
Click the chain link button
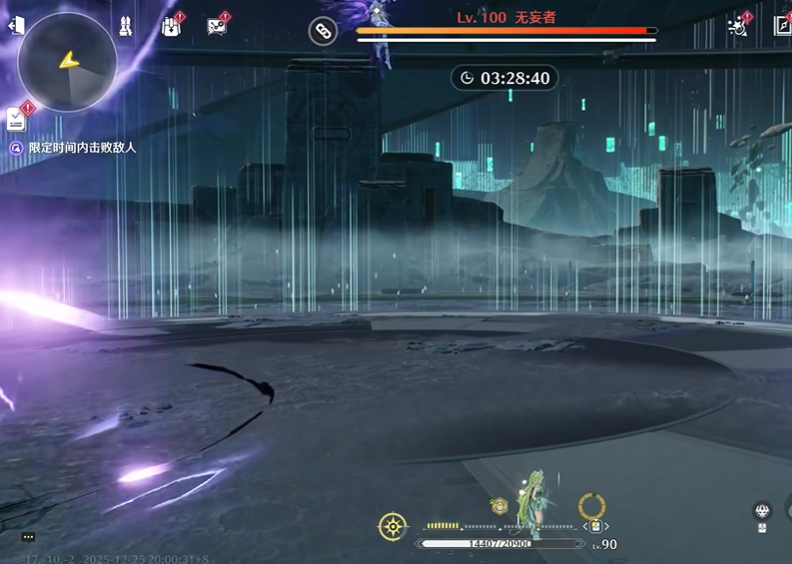tap(322, 31)
